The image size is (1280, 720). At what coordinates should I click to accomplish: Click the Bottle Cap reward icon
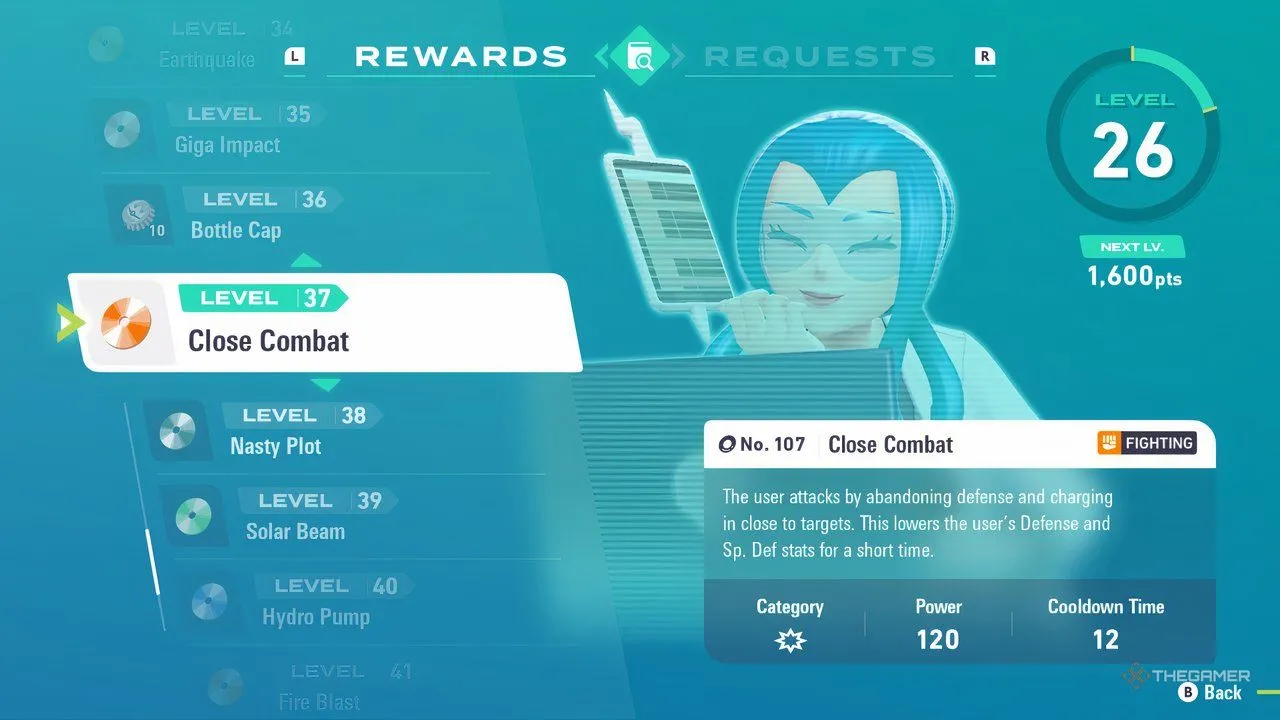(x=137, y=213)
